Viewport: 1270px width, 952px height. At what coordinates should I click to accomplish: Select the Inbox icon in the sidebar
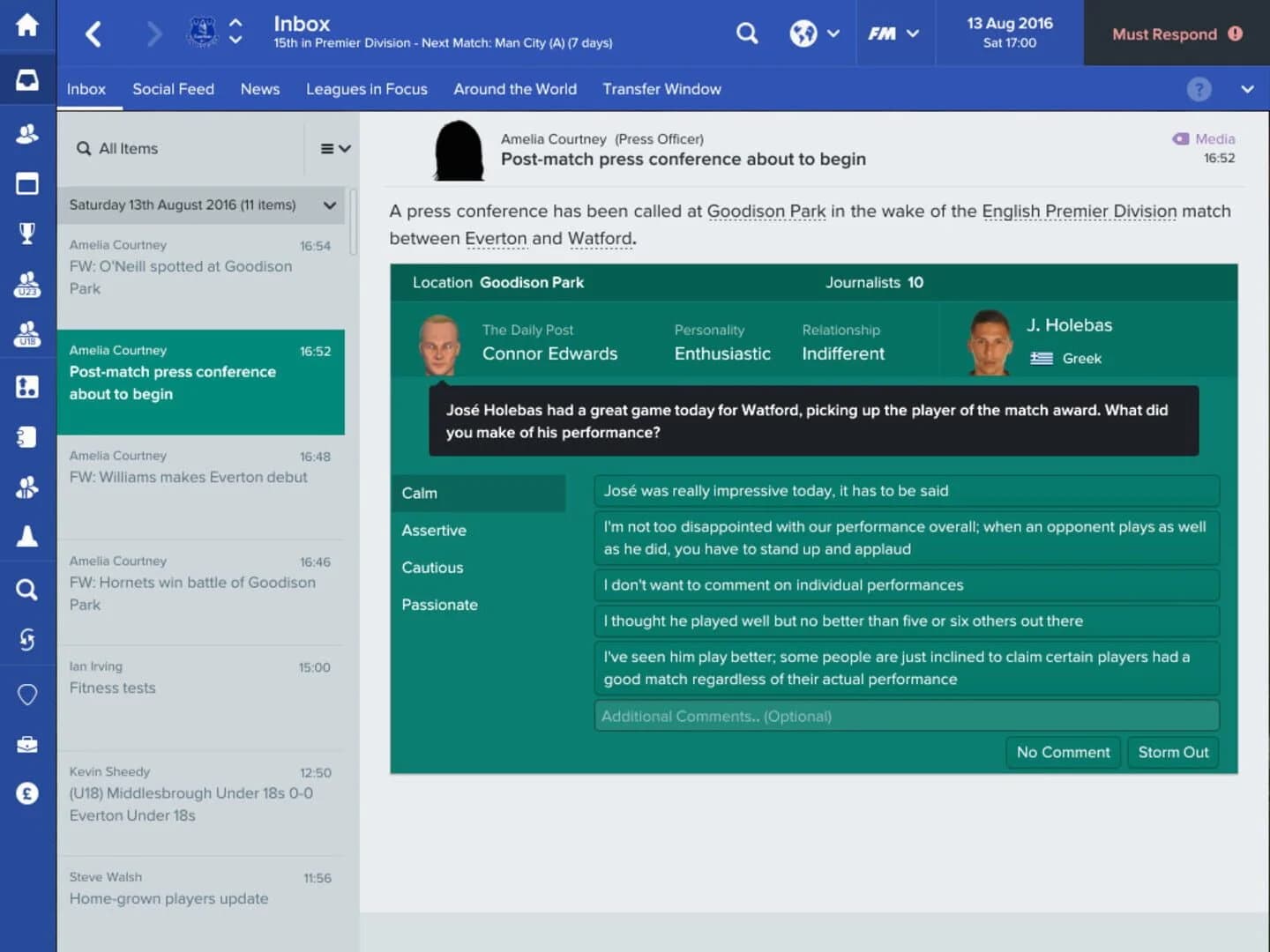tap(27, 79)
